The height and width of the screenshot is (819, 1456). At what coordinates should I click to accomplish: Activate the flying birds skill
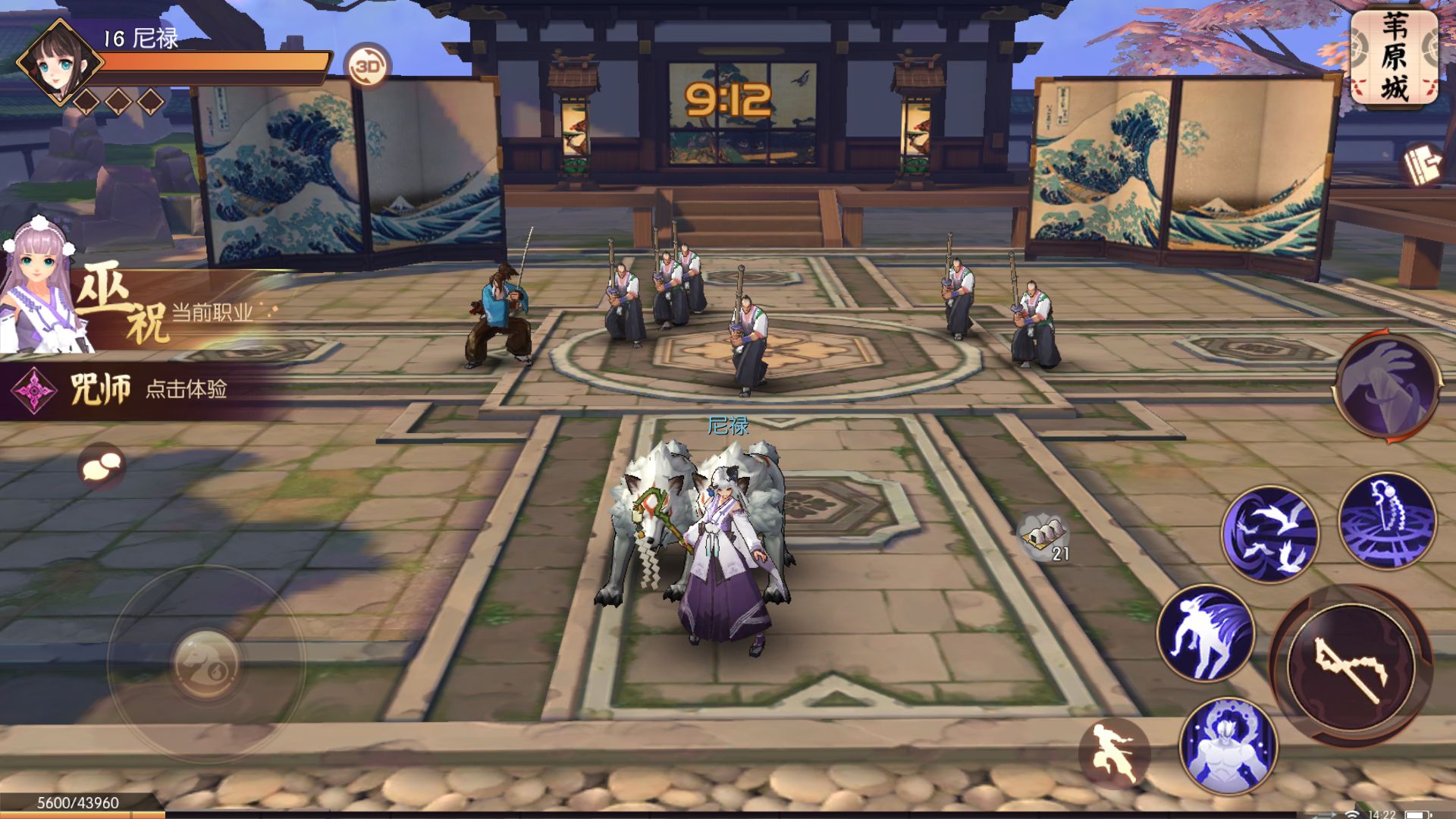click(x=1269, y=534)
